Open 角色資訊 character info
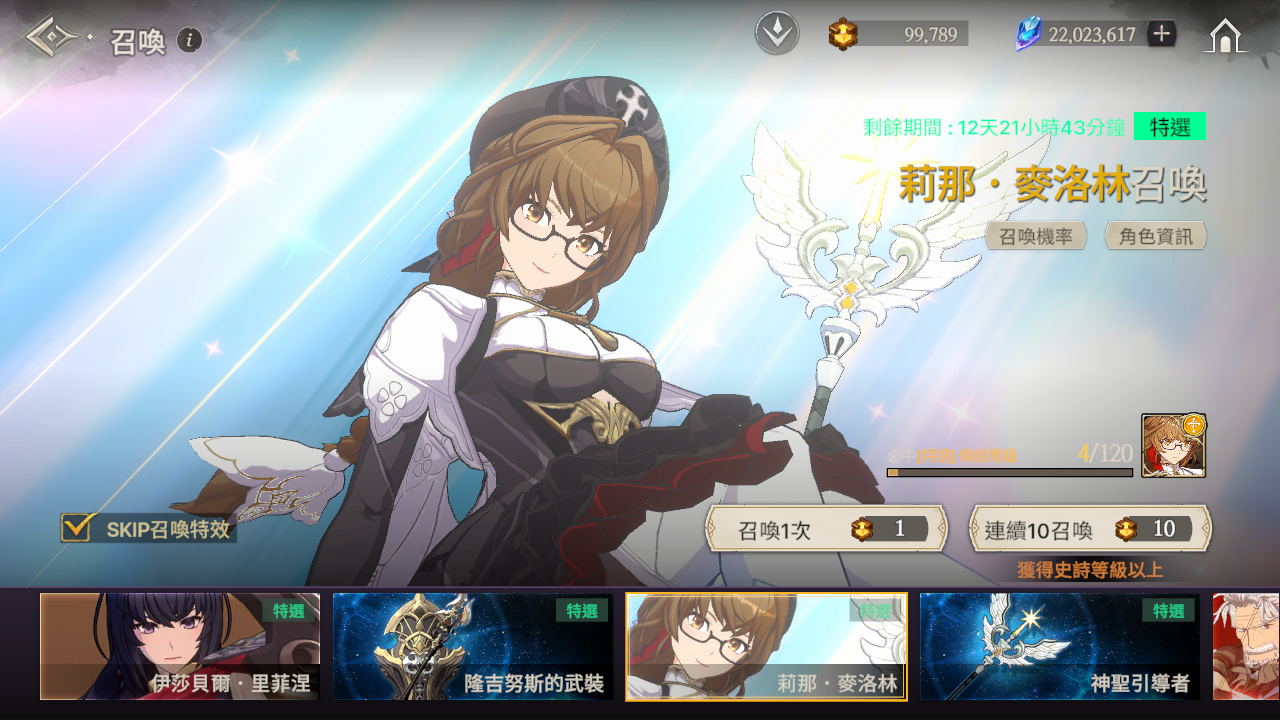The height and width of the screenshot is (720, 1280). tap(1155, 236)
